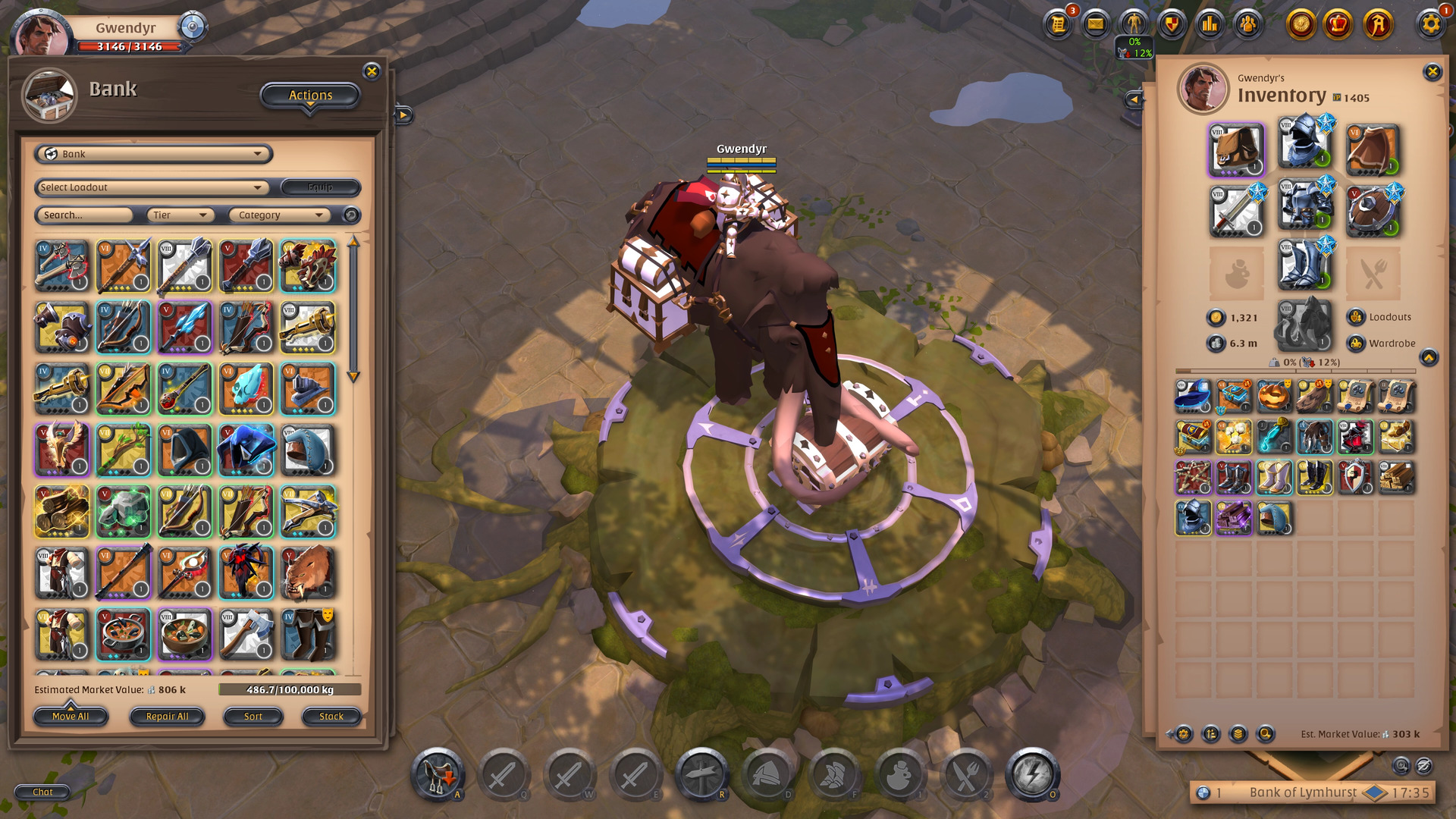This screenshot has height=819, width=1456.
Task: Open the Tier filter dropdown
Action: pyautogui.click(x=180, y=215)
